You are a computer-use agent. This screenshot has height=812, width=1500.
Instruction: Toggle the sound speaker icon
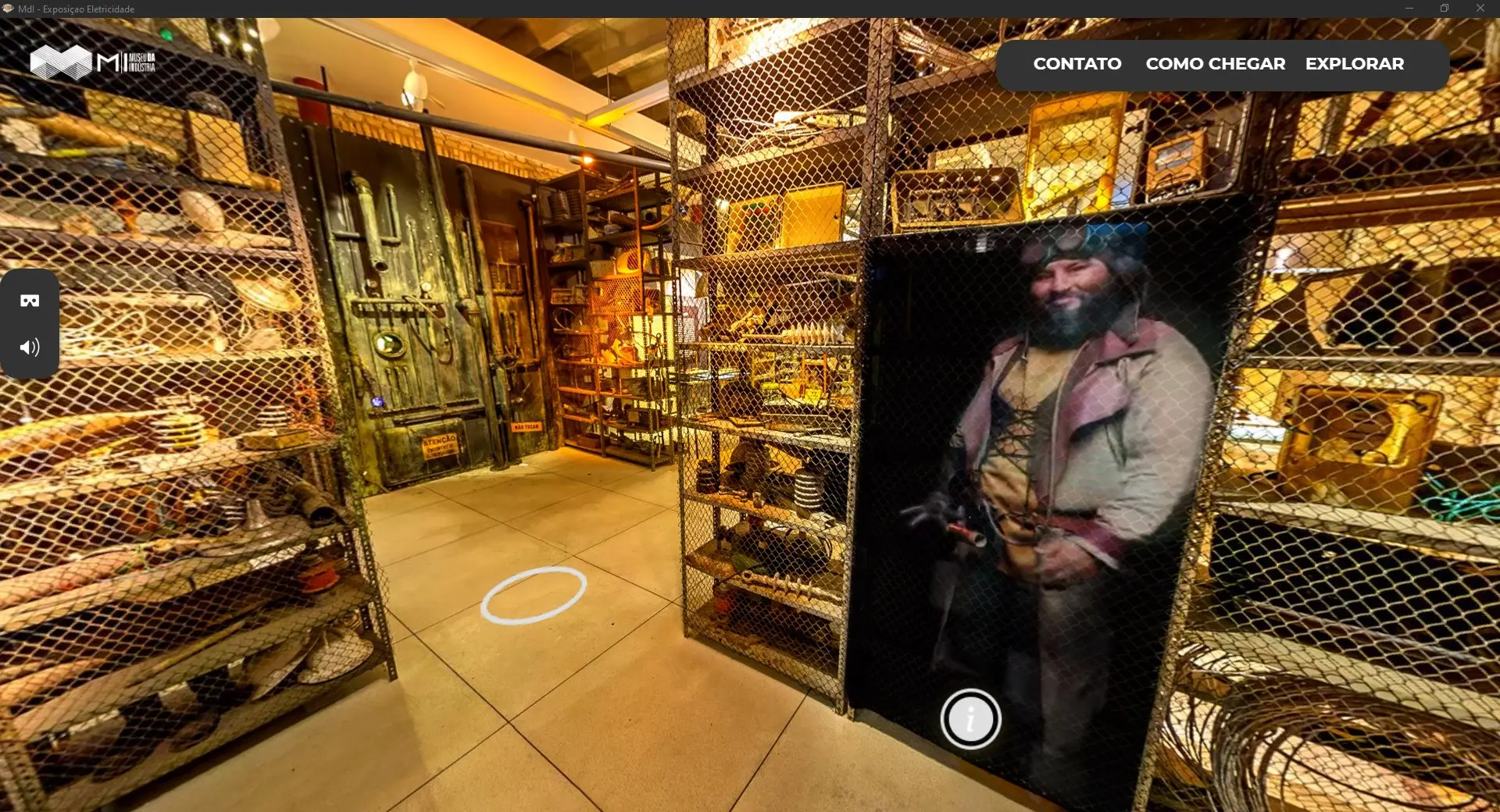(x=30, y=347)
